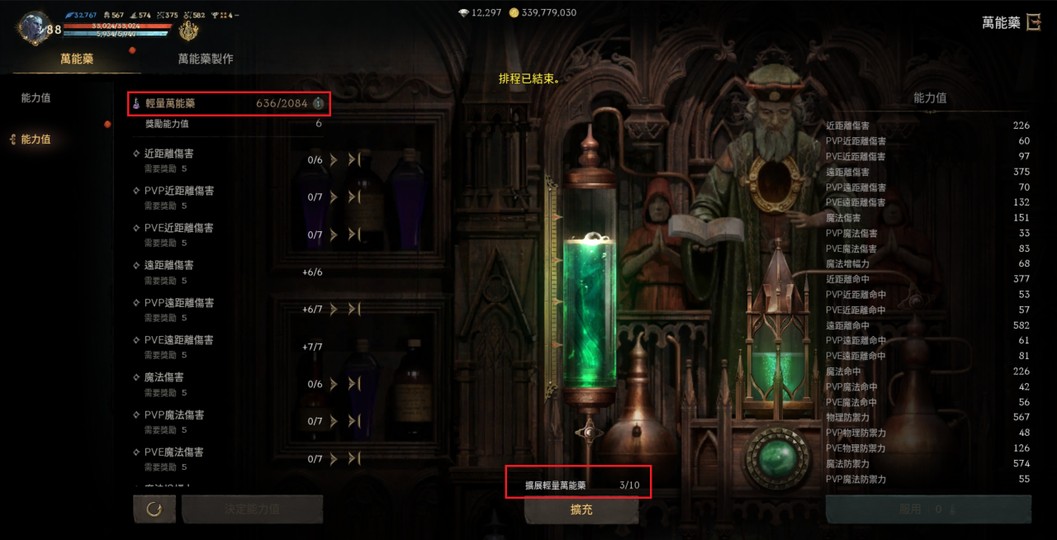Open the character portrait at level 88
The width and height of the screenshot is (1057, 540).
[x=33, y=27]
